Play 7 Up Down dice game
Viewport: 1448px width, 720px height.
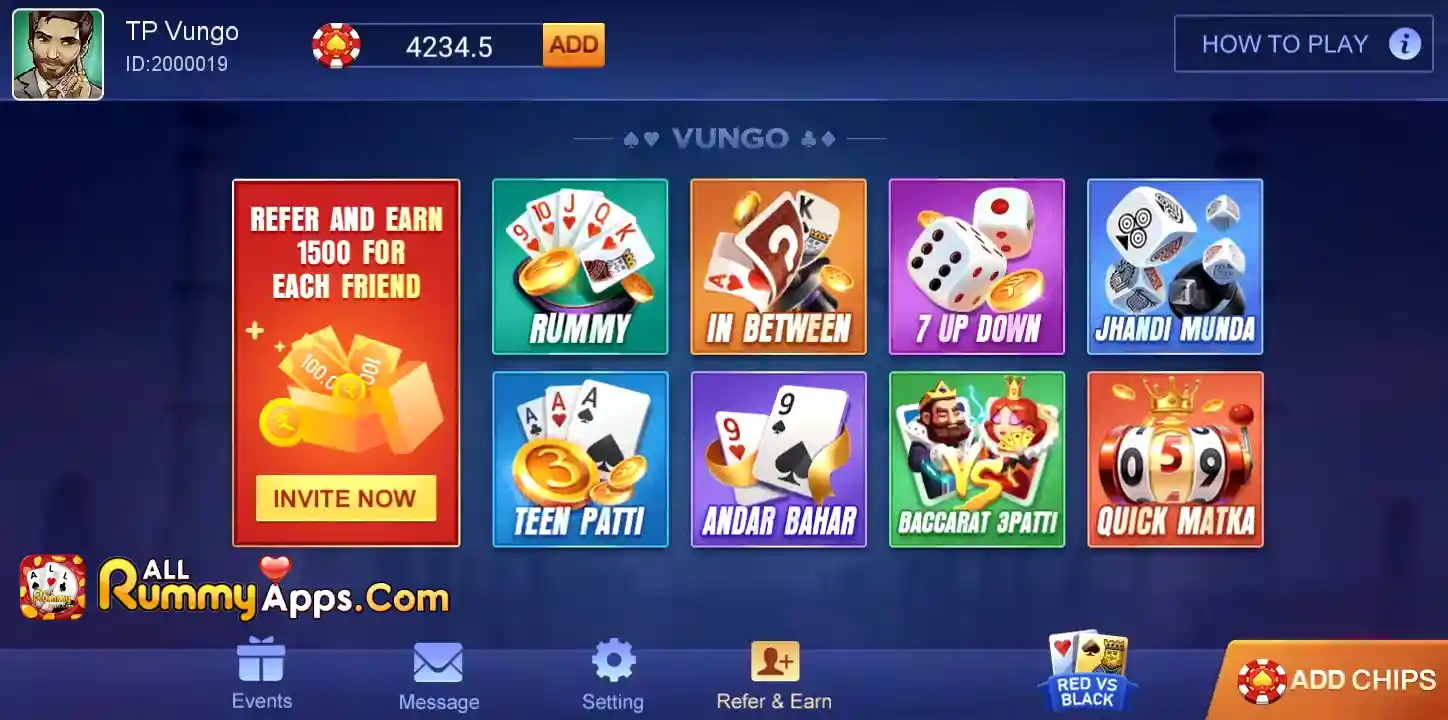tap(976, 265)
